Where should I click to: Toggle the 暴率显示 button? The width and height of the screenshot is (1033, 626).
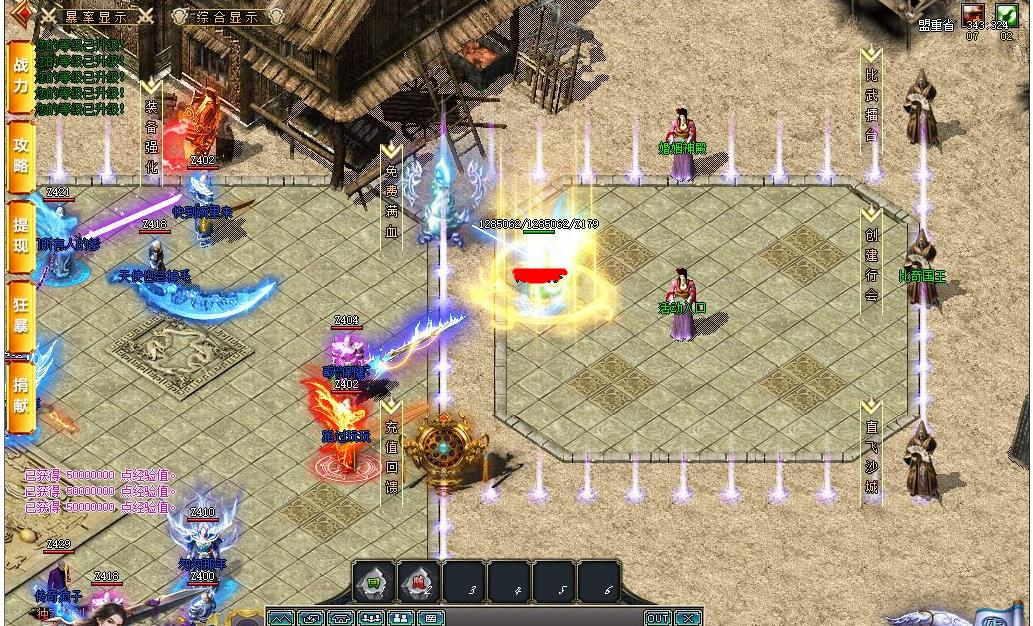(x=97, y=16)
